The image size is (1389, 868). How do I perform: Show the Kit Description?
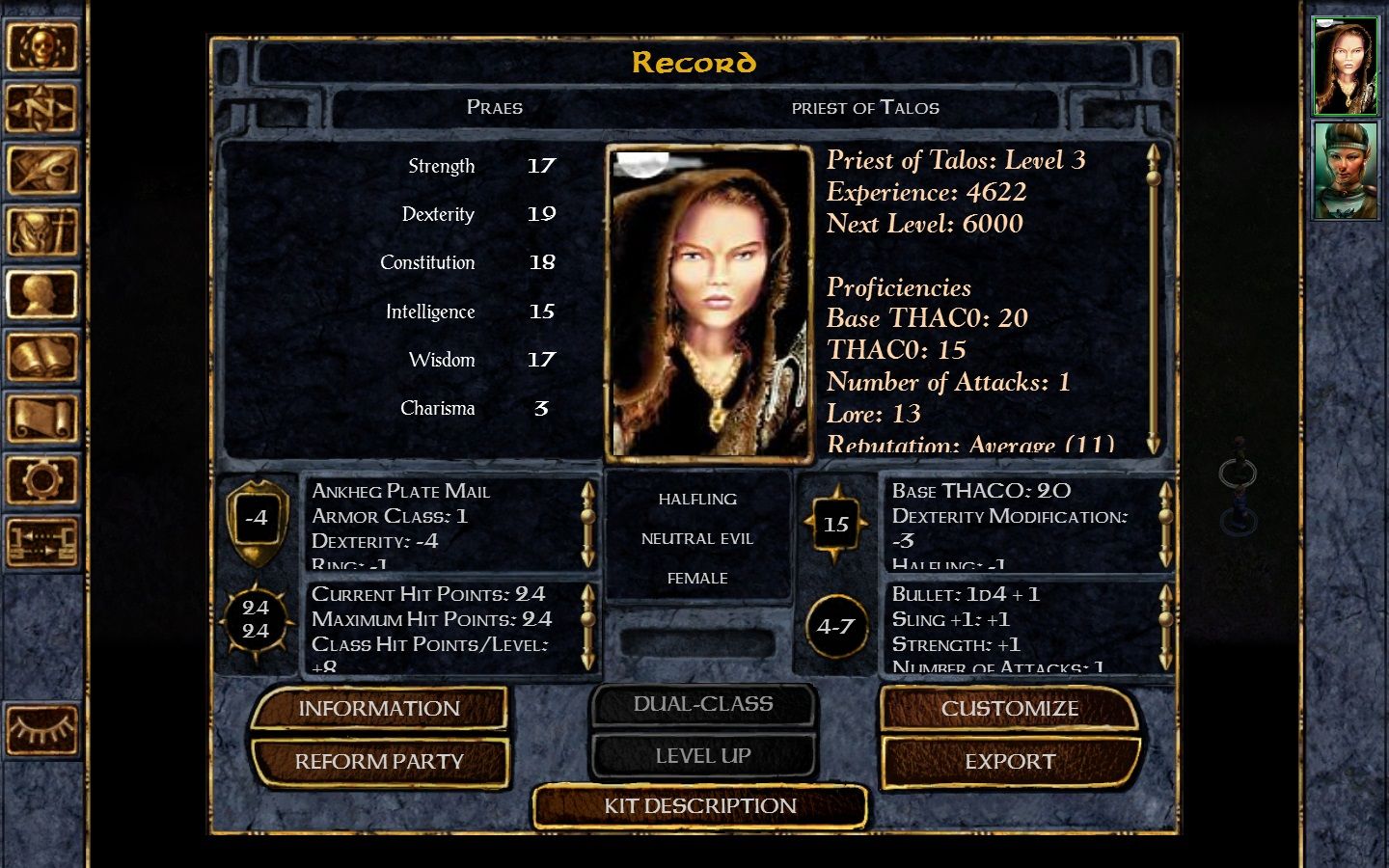pos(700,806)
